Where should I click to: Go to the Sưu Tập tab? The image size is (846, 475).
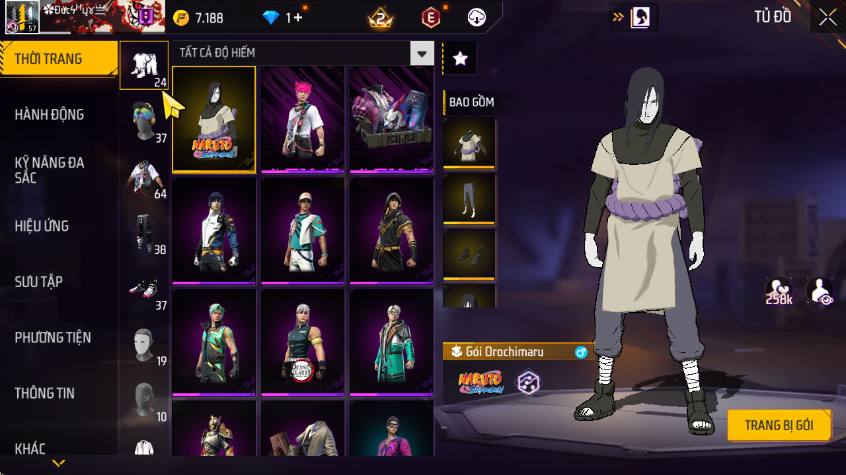(40, 281)
